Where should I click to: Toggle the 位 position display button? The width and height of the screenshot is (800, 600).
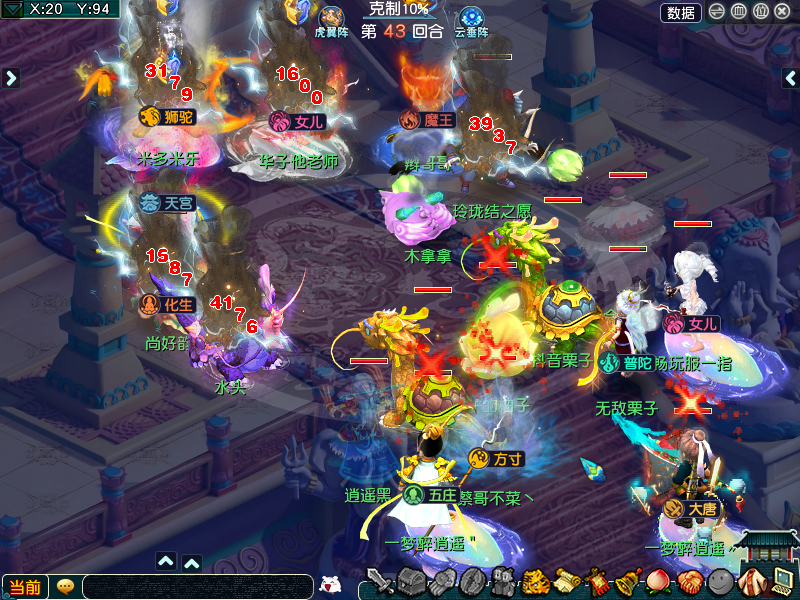pyautogui.click(x=760, y=12)
